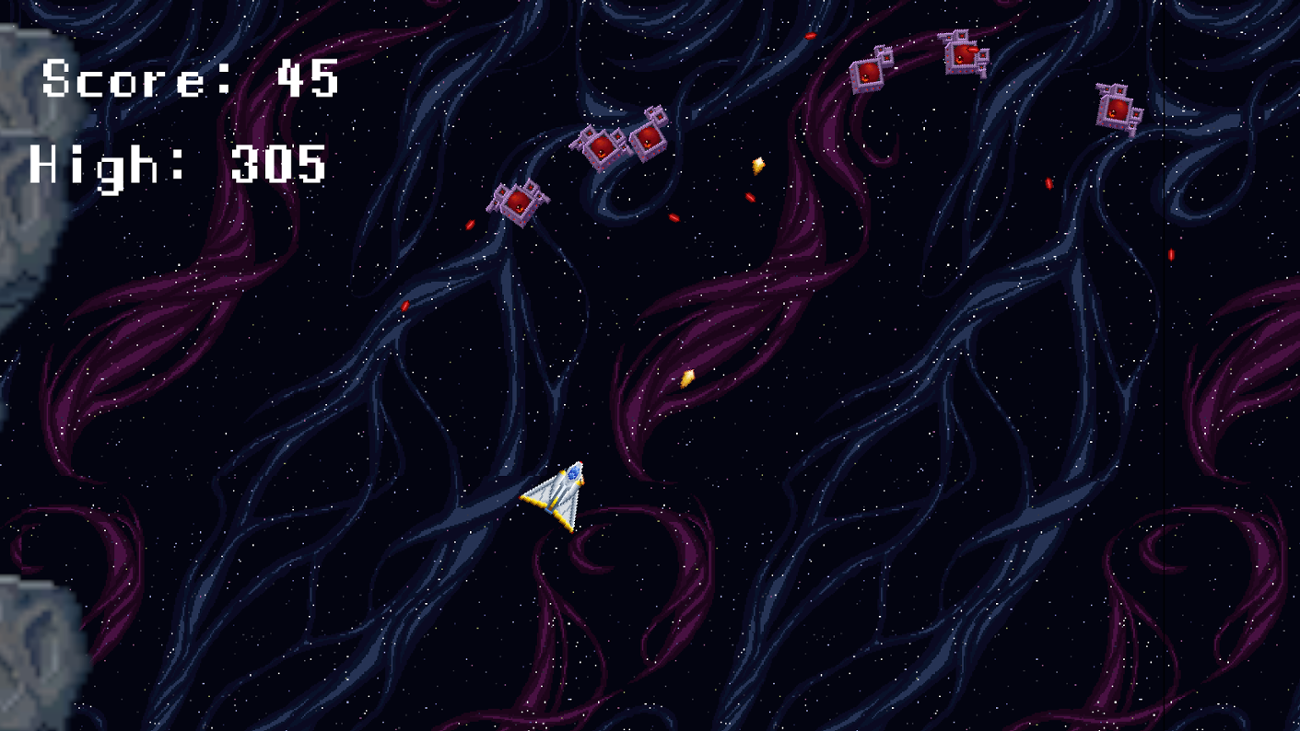Click the red projectile left of the enemies

tap(470, 224)
